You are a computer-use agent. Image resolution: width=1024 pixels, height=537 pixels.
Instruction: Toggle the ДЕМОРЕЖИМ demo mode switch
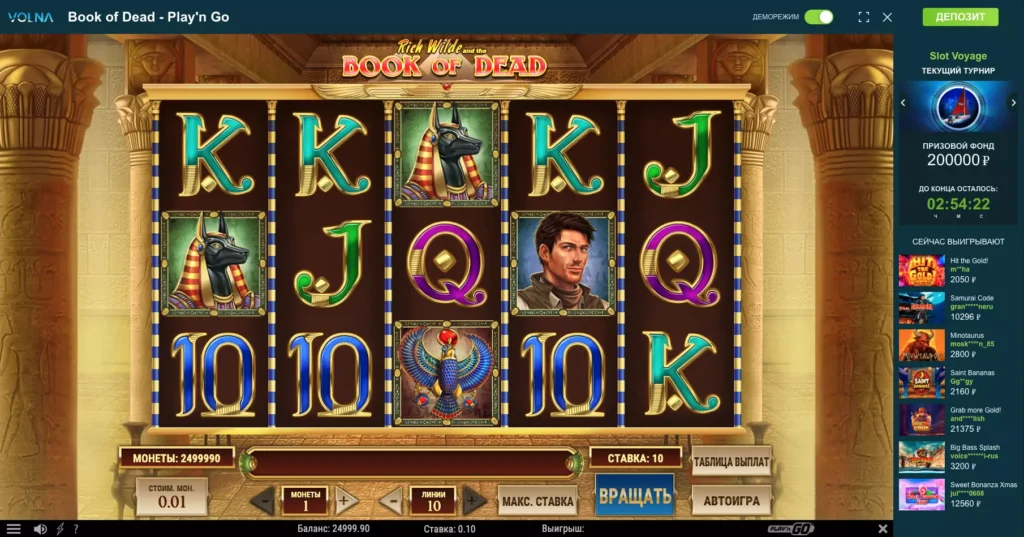pos(819,17)
